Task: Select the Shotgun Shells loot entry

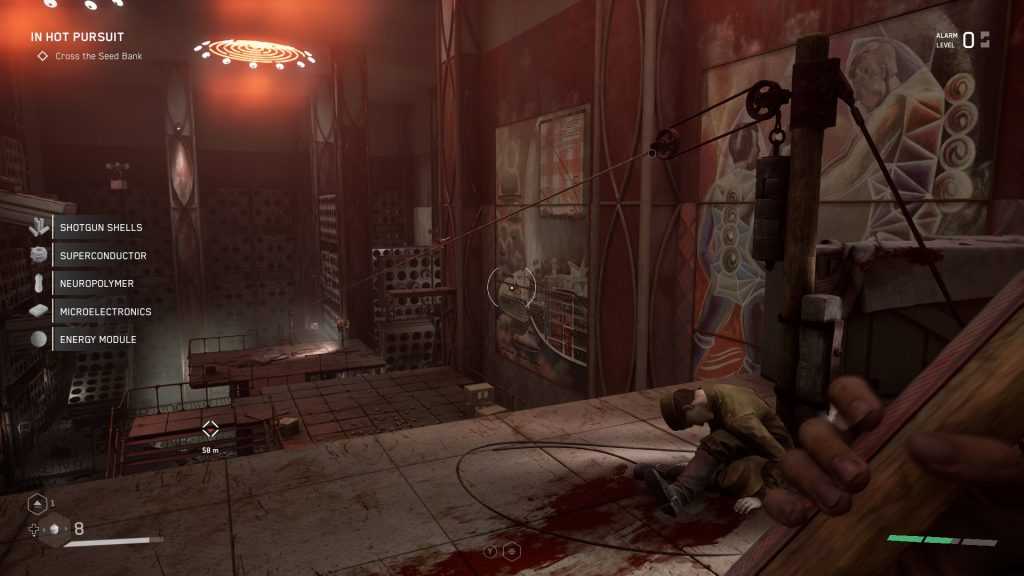Action: pos(100,228)
